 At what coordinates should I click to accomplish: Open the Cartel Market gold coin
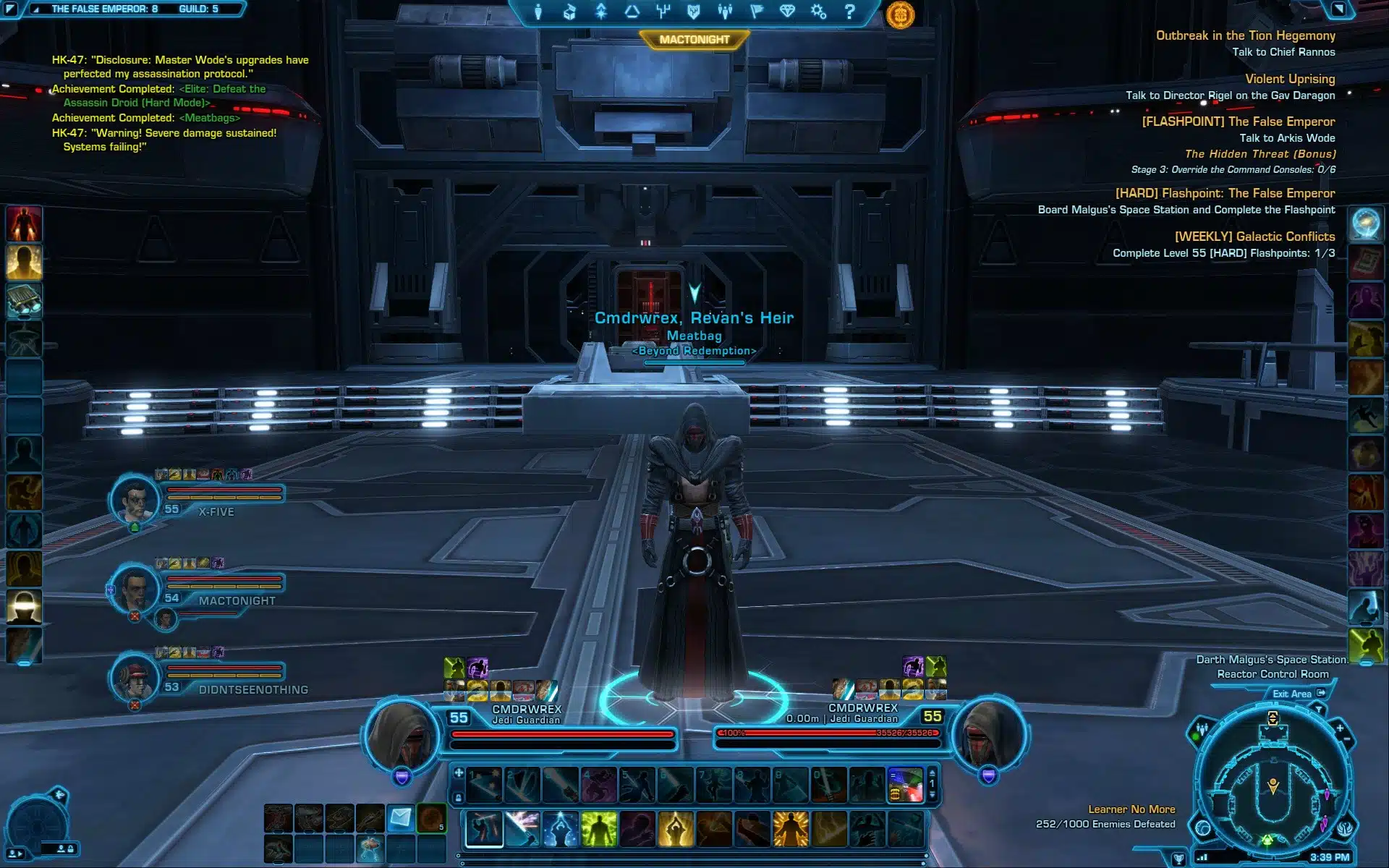[900, 14]
